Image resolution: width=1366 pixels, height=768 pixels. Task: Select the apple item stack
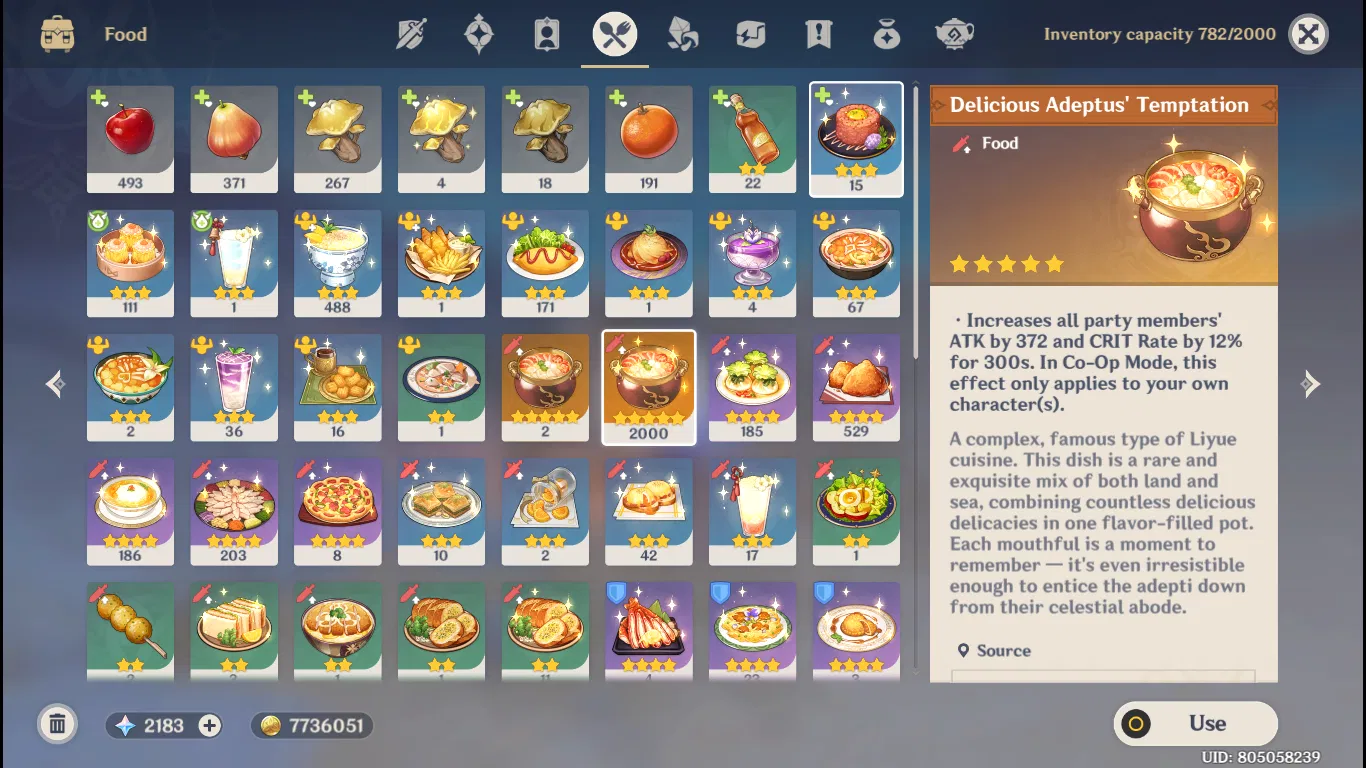click(130, 139)
